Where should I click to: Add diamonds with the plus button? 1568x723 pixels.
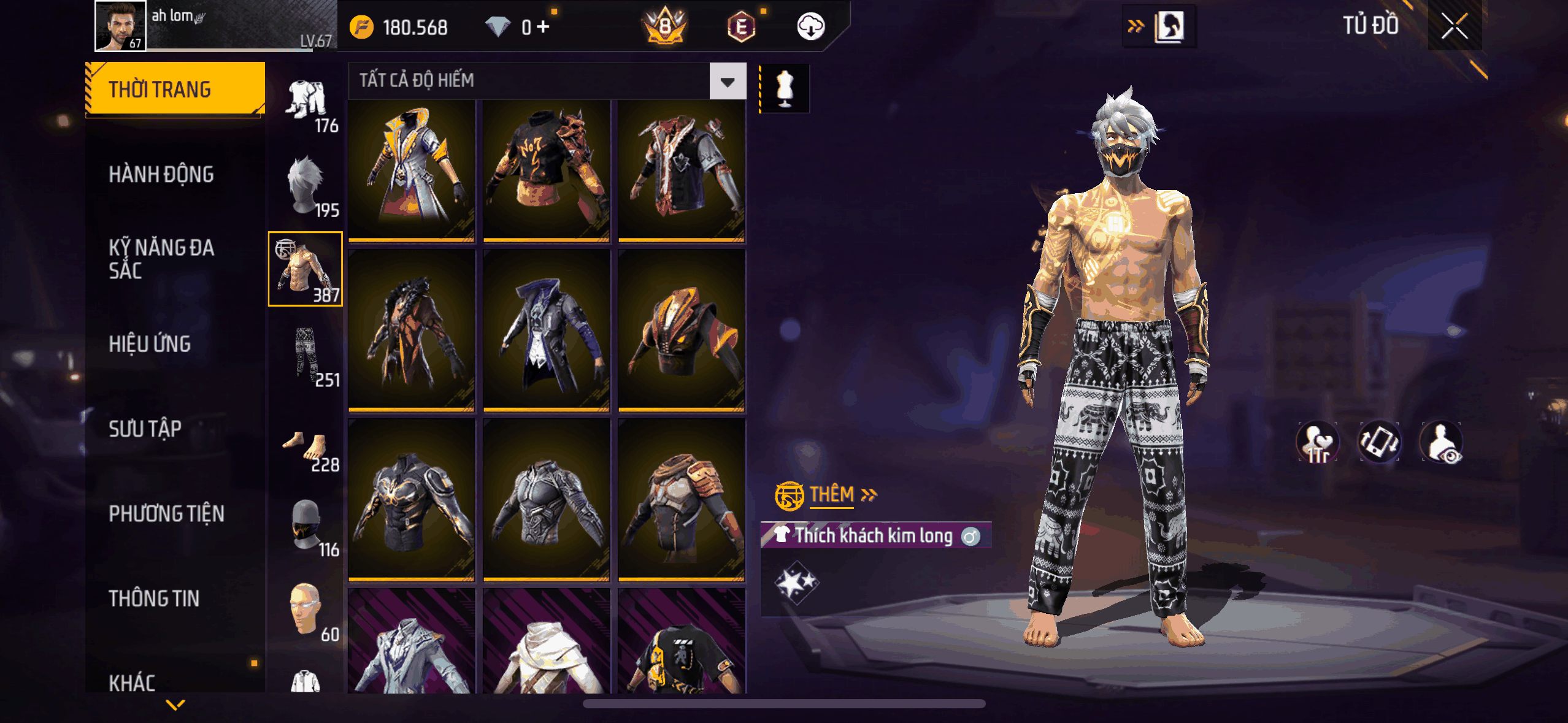coord(543,27)
